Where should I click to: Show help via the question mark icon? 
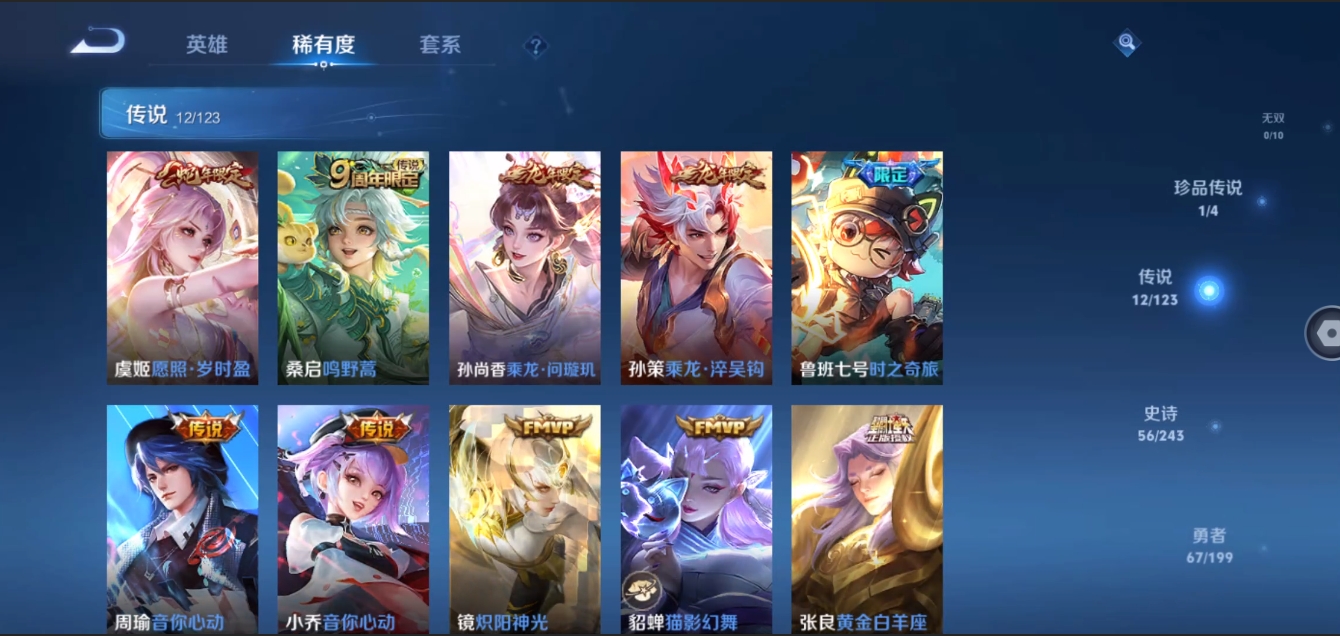click(x=536, y=46)
